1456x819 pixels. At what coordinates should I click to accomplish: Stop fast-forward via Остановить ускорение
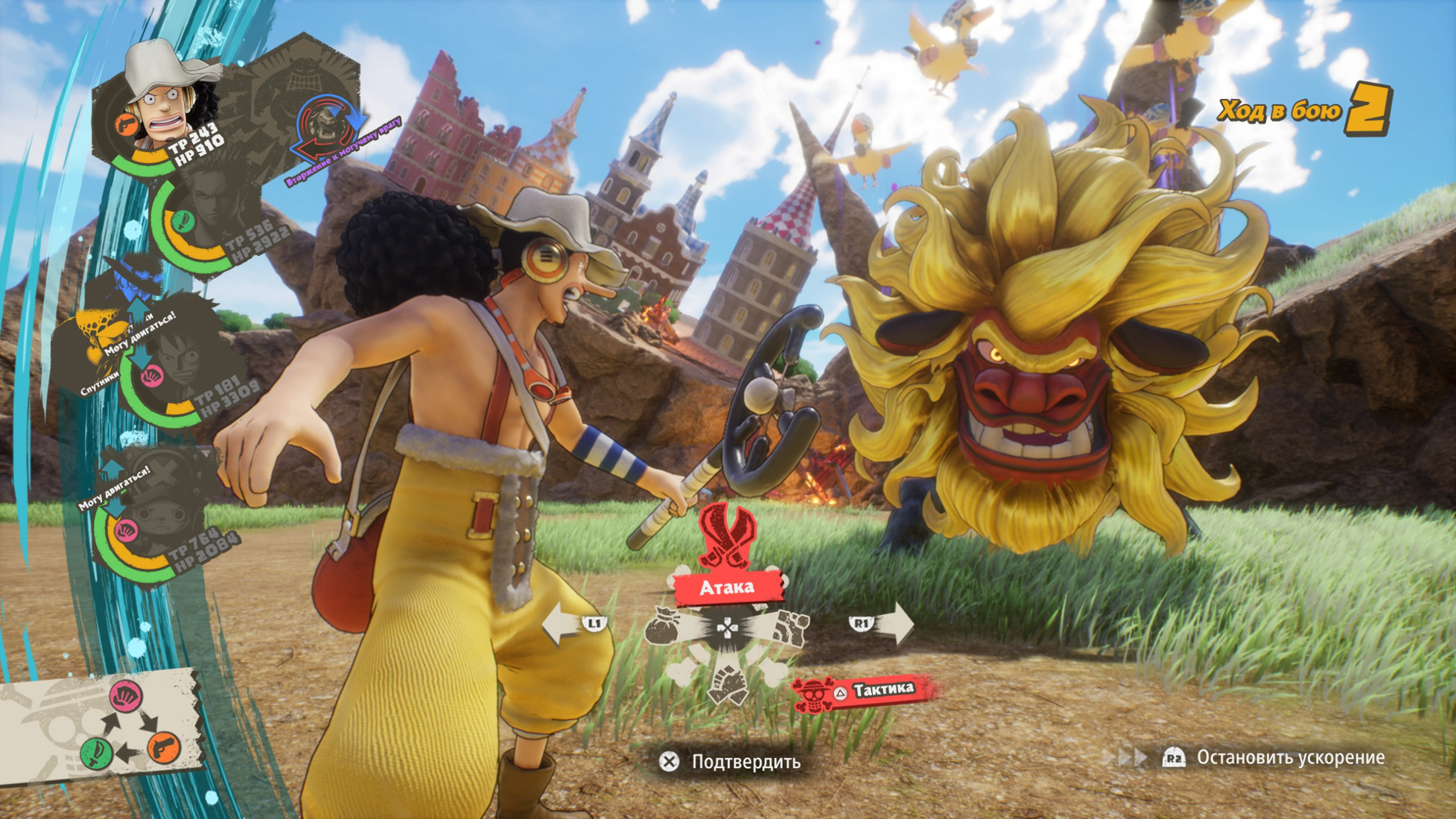click(1275, 757)
